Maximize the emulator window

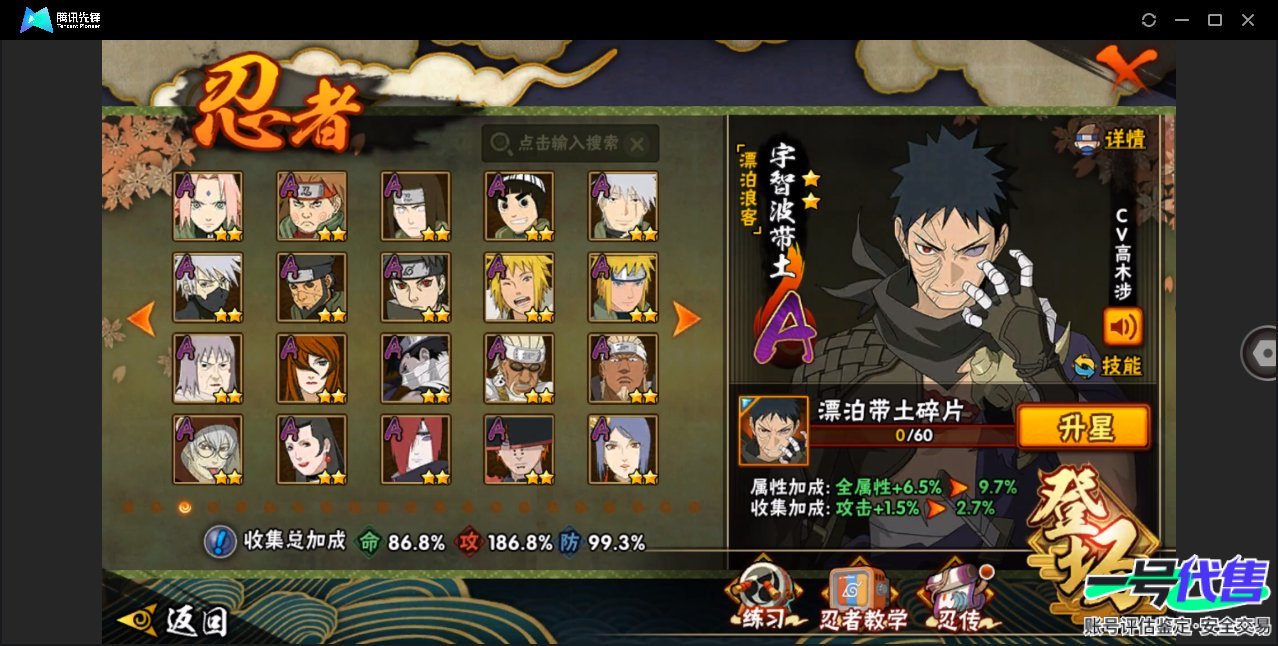[x=1215, y=20]
